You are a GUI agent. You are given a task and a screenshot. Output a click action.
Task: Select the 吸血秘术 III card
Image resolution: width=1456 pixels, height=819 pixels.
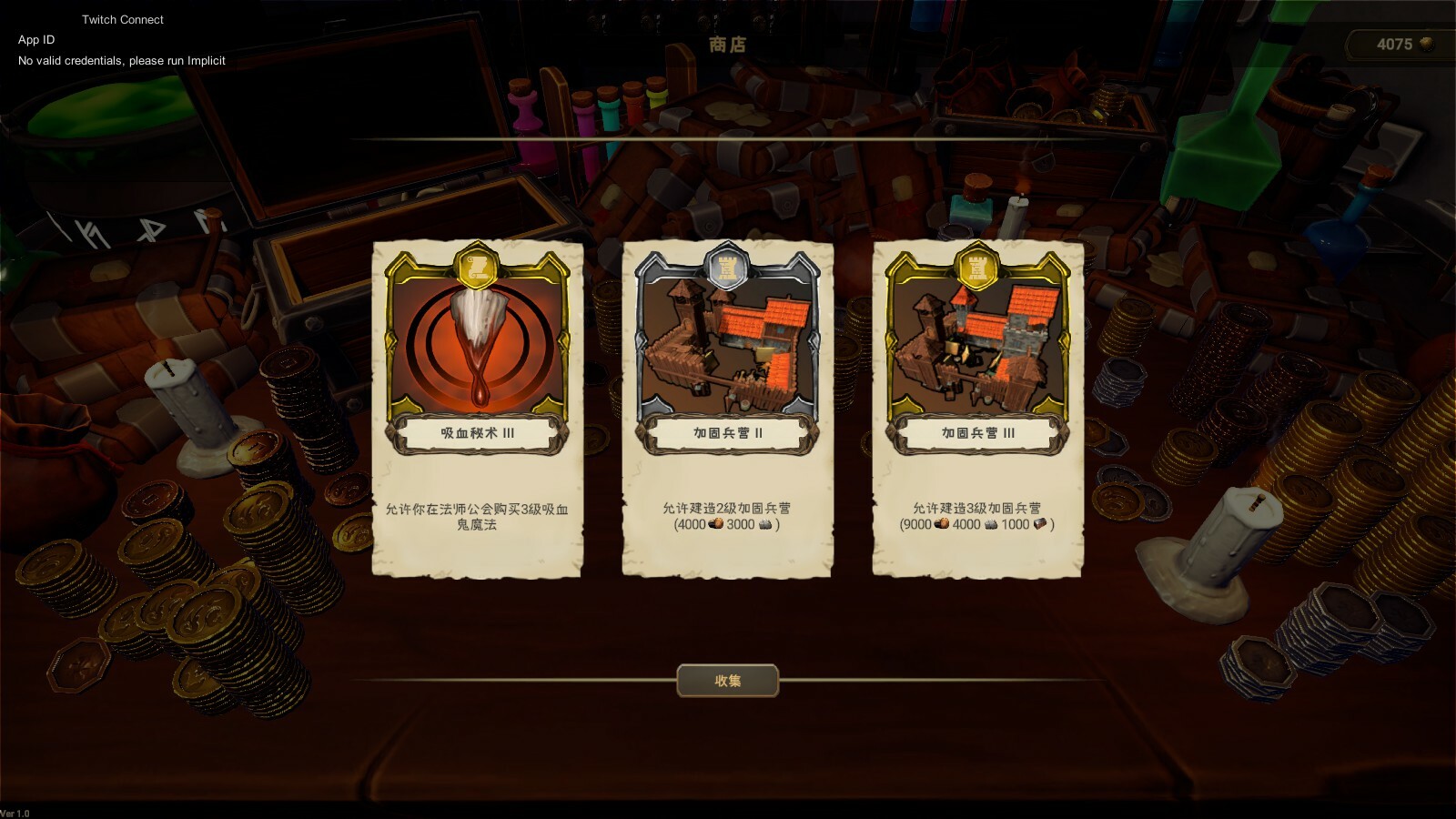point(478,409)
